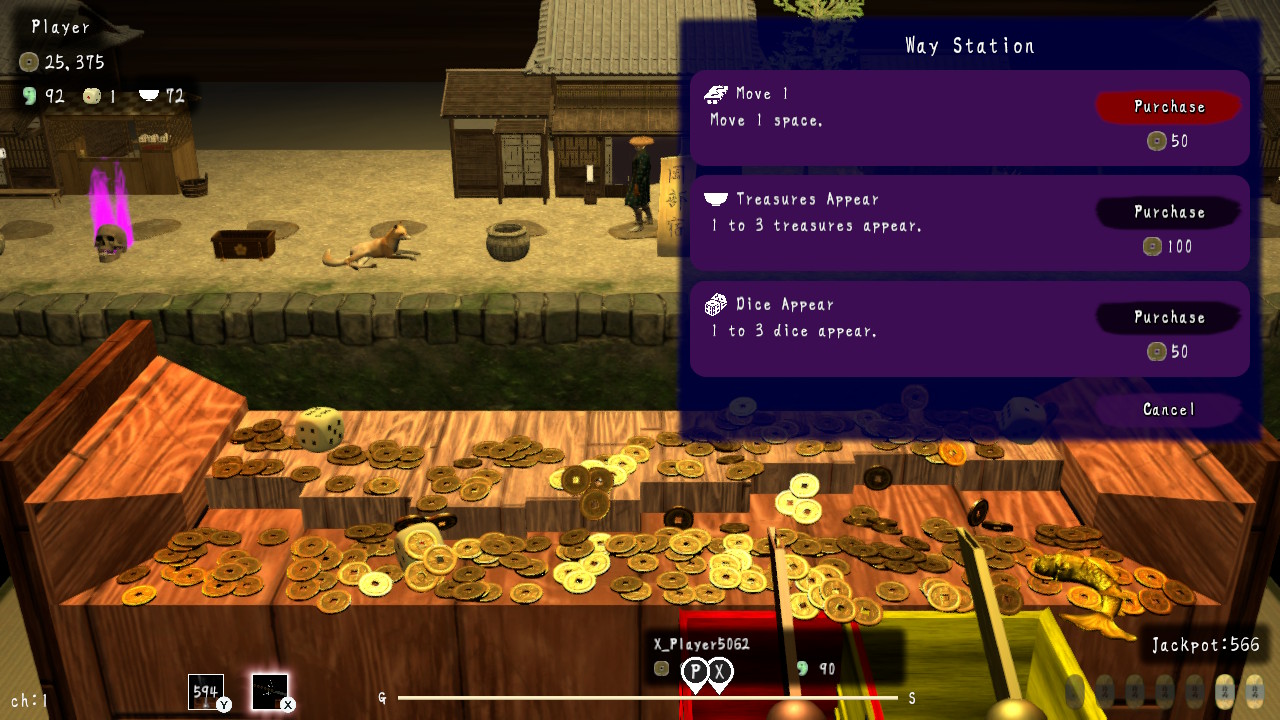Click the Jackpot:566 counter
This screenshot has width=1280, height=720.
click(1206, 645)
